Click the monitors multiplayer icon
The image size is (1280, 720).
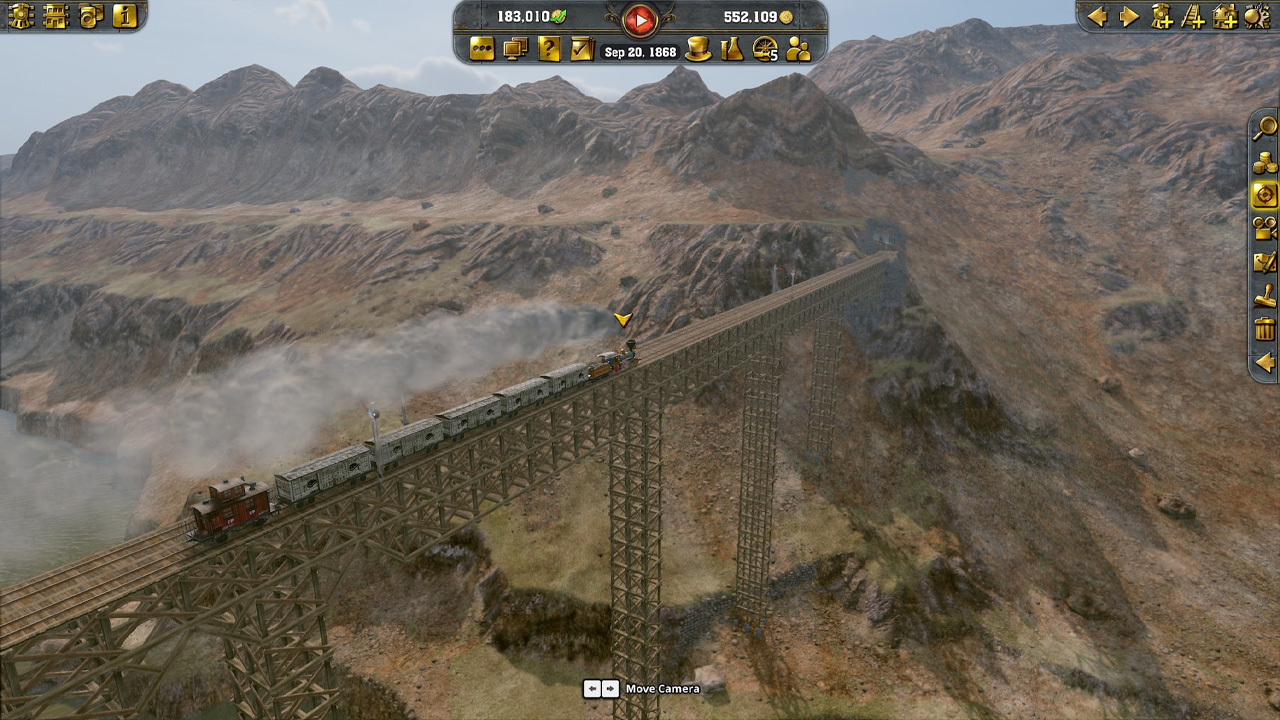click(x=516, y=49)
